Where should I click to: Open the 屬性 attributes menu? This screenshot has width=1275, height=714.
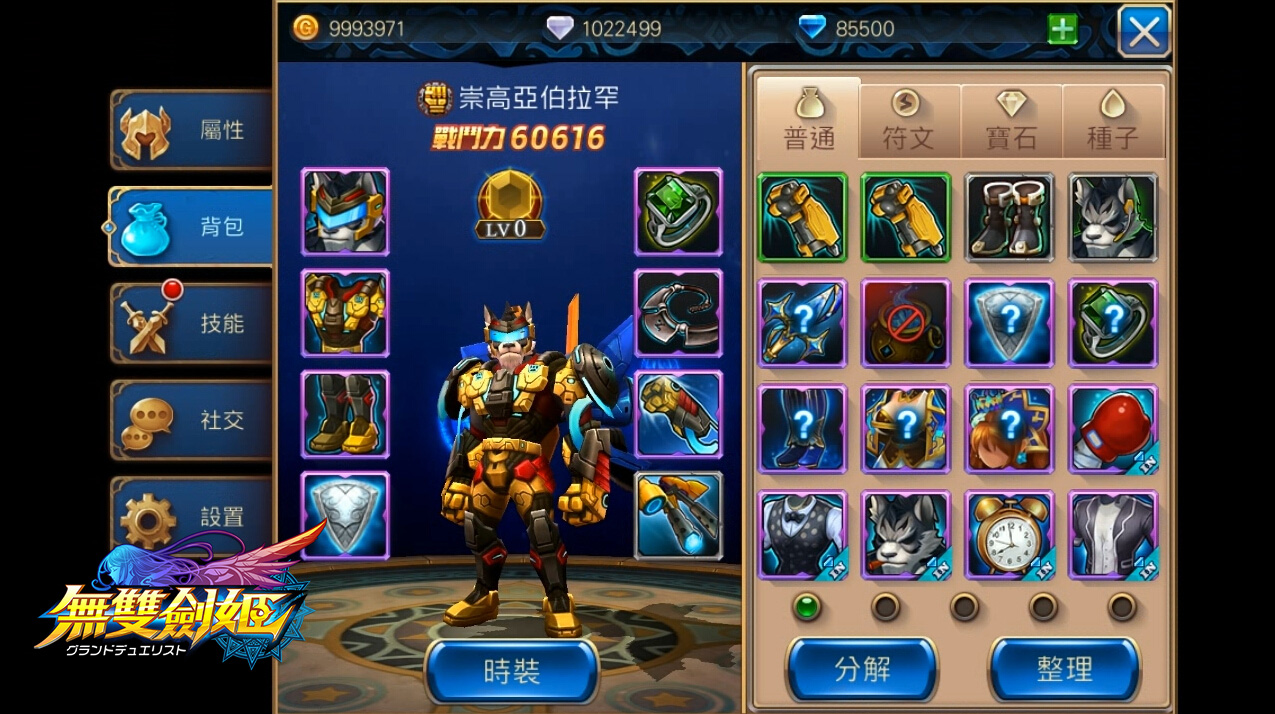click(192, 130)
